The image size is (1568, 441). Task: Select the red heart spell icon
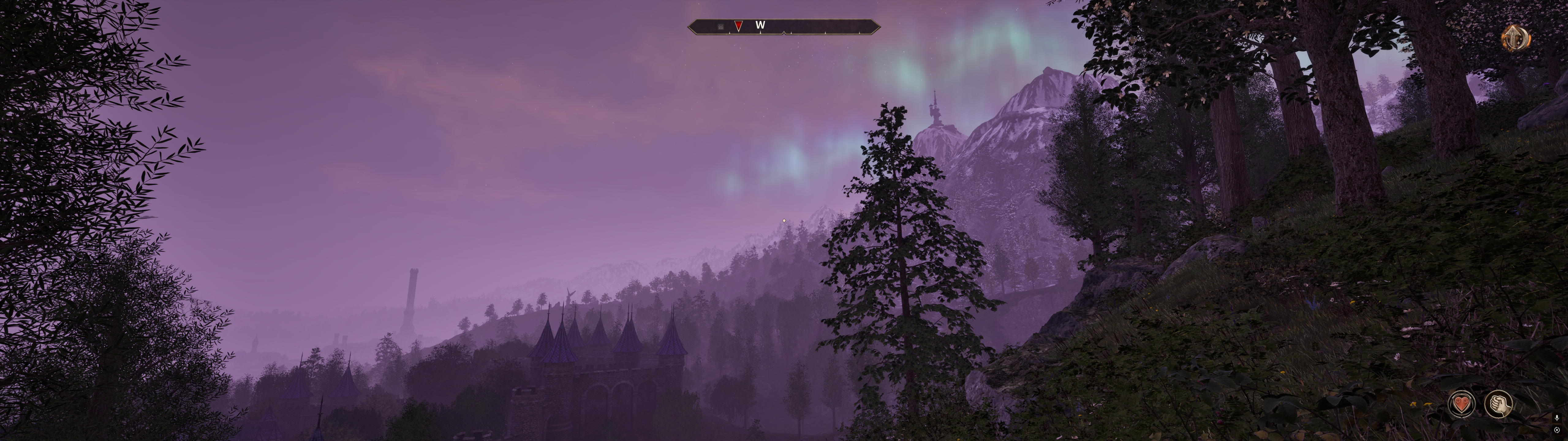(x=1461, y=403)
